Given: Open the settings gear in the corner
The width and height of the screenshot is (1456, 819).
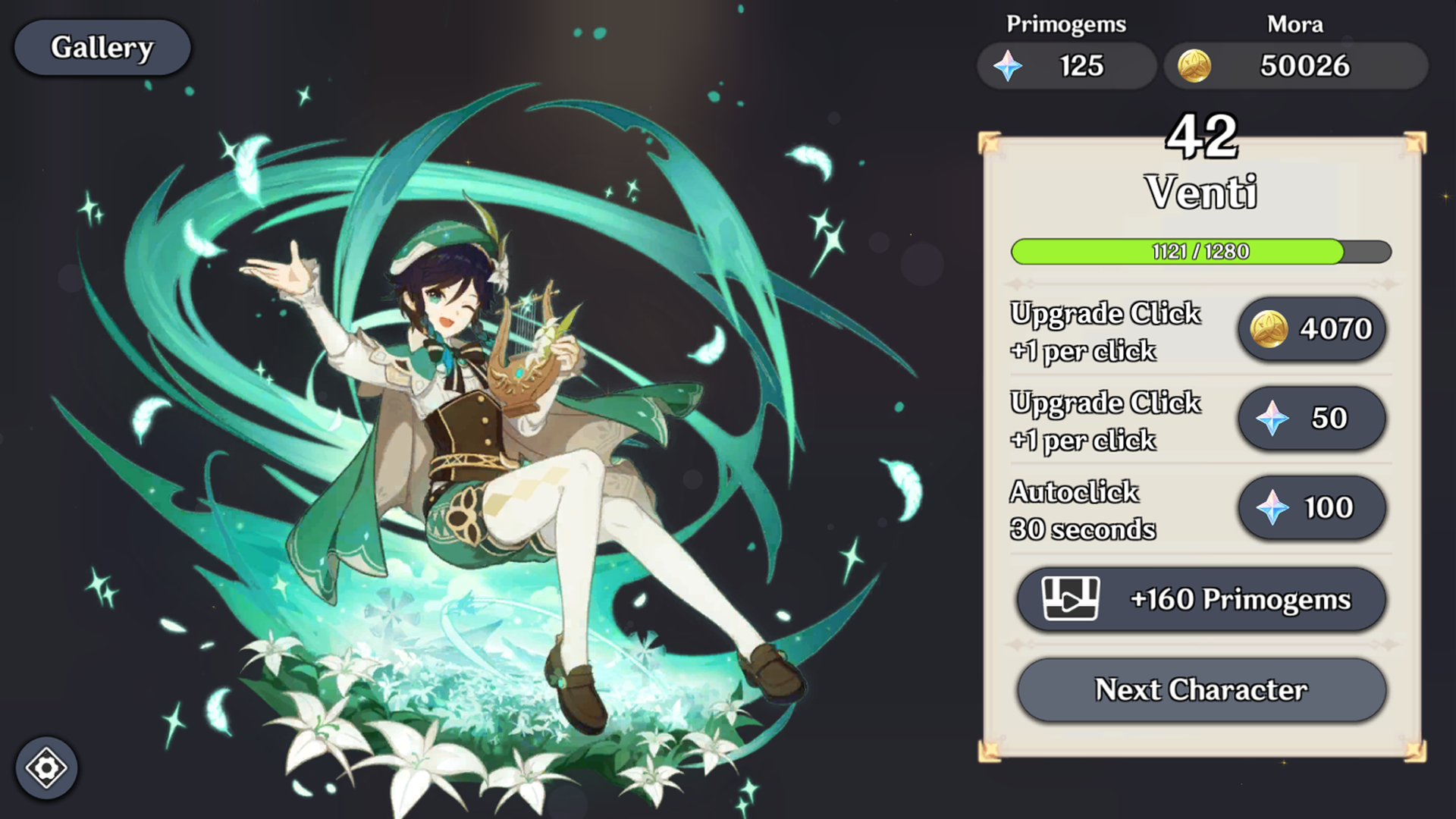Looking at the screenshot, I should pyautogui.click(x=48, y=768).
